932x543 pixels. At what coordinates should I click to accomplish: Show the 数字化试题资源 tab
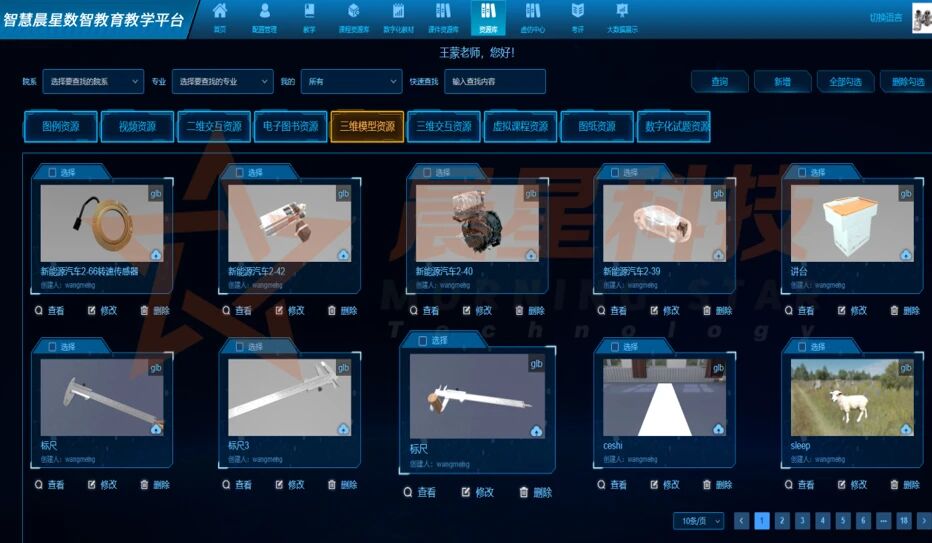tap(676, 127)
